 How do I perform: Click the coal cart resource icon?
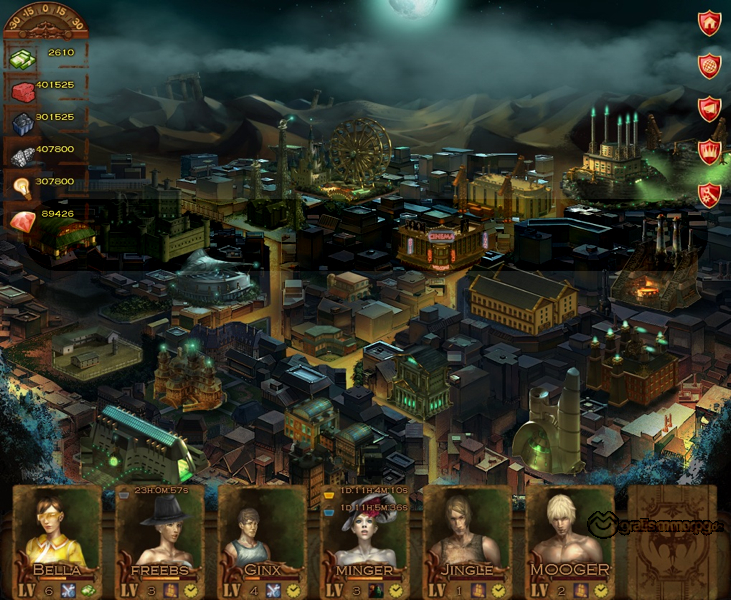click(x=22, y=122)
